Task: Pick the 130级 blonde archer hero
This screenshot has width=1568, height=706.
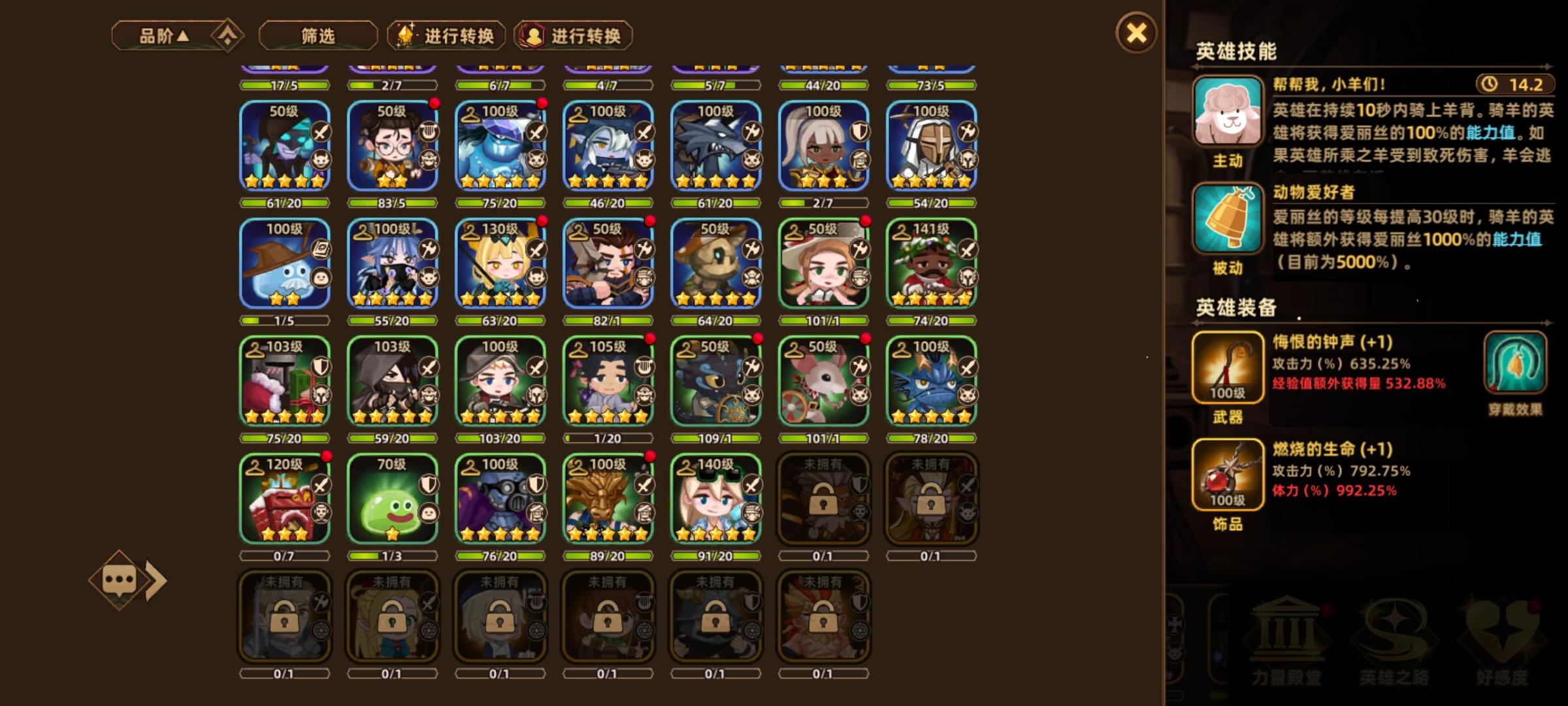Action: [501, 261]
